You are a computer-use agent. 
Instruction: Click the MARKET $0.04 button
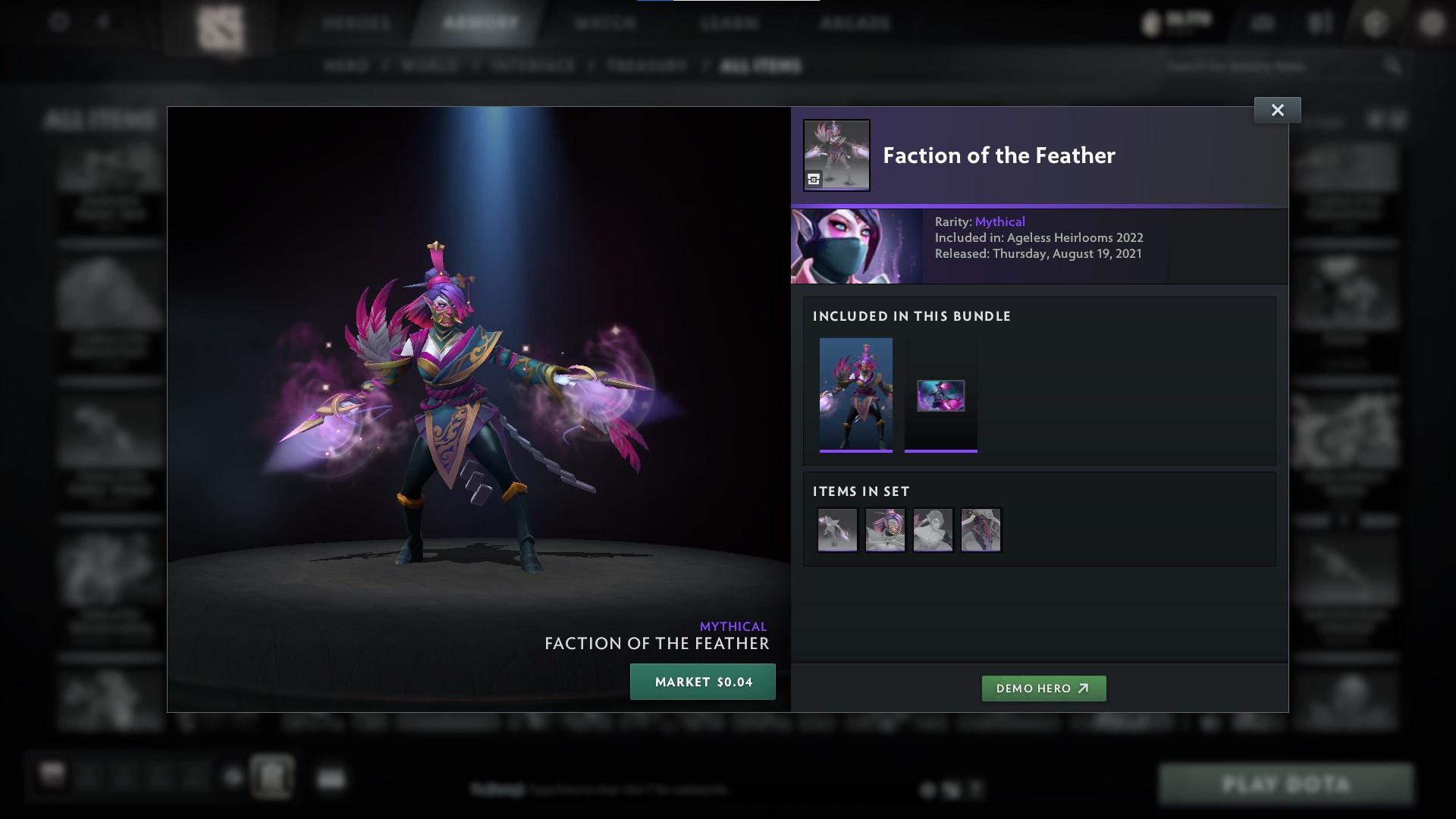[x=702, y=681]
